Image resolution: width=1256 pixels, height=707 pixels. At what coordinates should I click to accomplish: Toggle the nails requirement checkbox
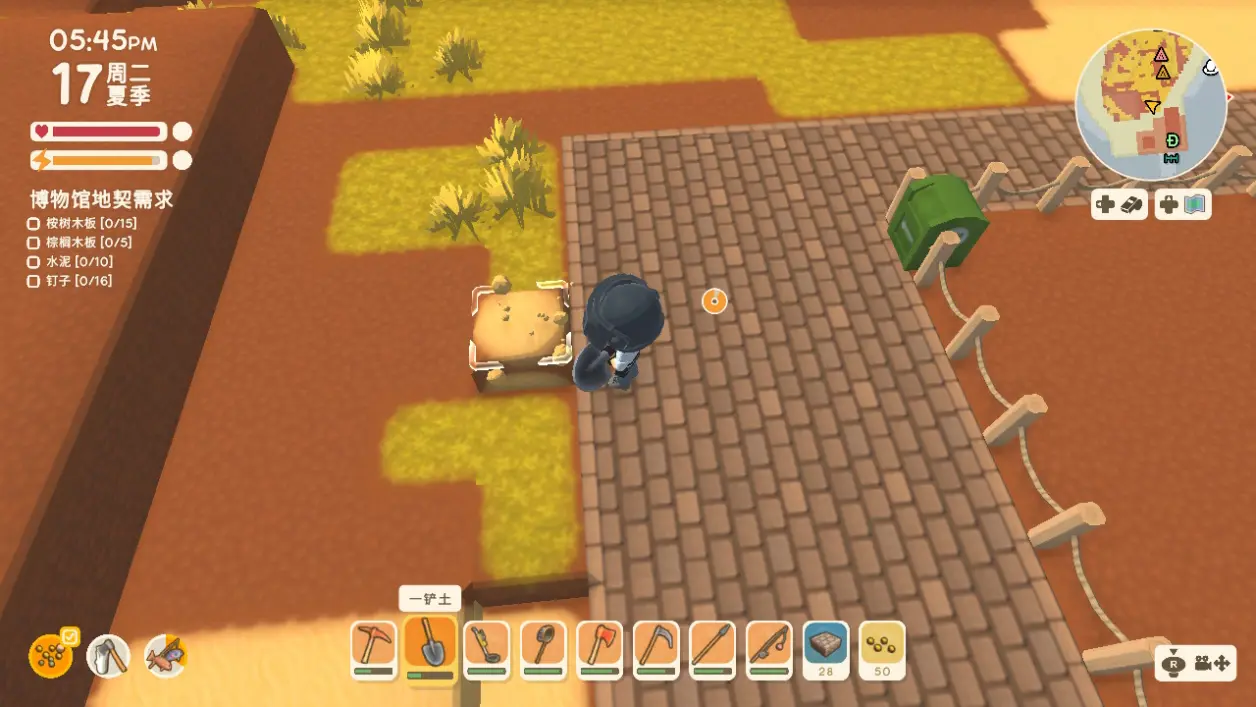pyautogui.click(x=33, y=281)
